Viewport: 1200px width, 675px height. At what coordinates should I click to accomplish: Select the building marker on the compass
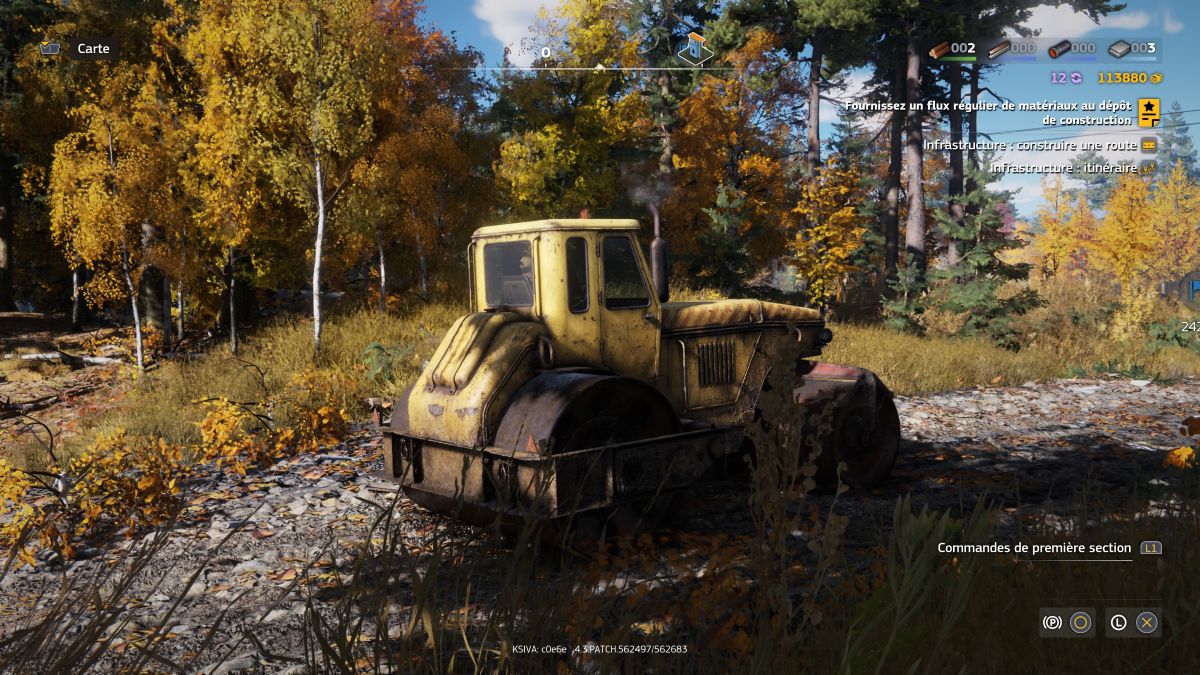click(x=695, y=47)
